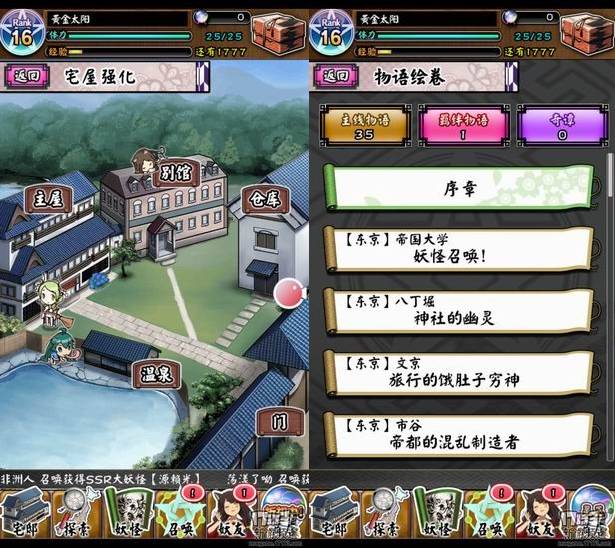Image resolution: width=615 pixels, height=548 pixels.
Task: Return from the 物语绘卷 screen
Action: [336, 76]
